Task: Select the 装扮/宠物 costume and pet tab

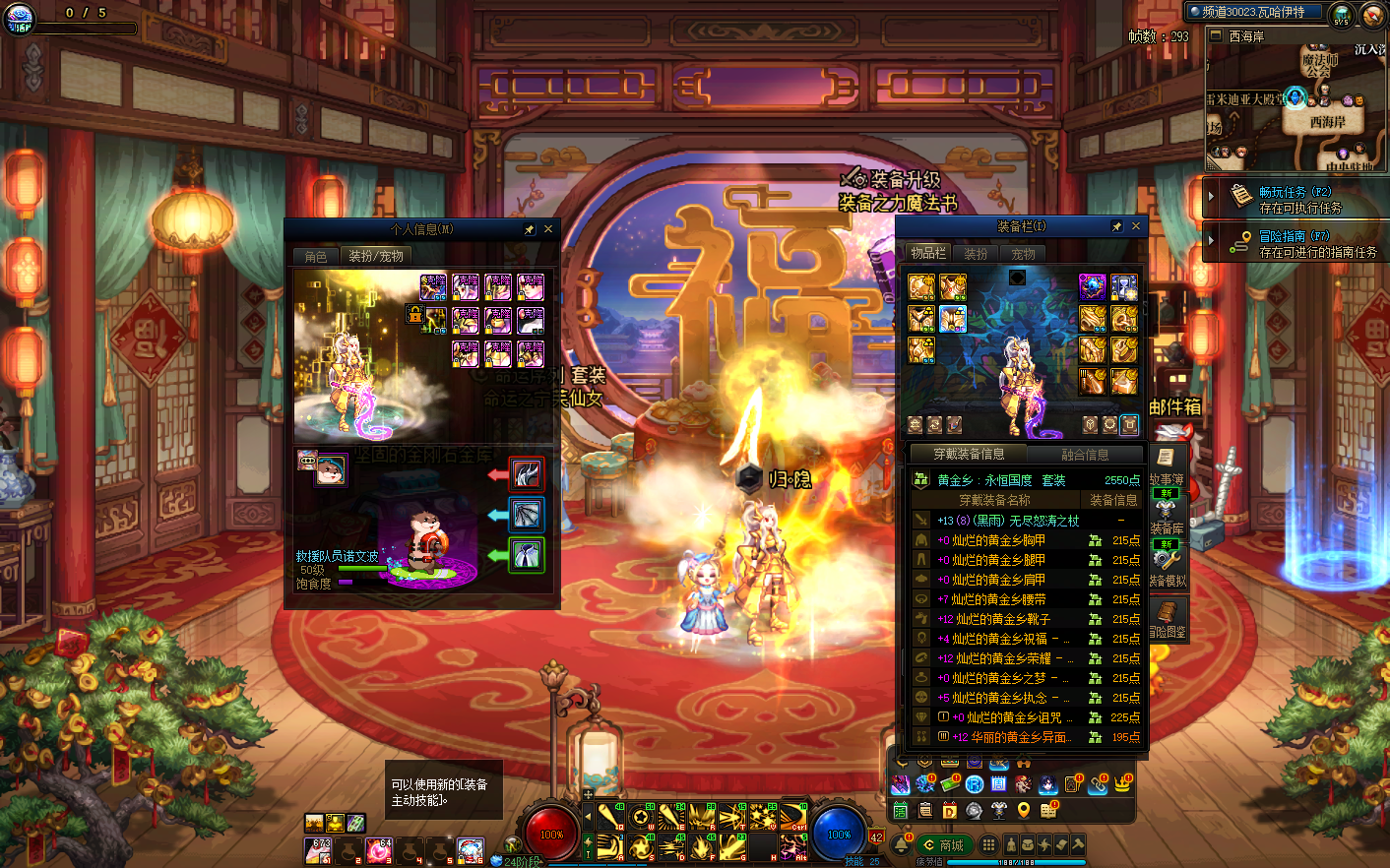Action: click(376, 256)
